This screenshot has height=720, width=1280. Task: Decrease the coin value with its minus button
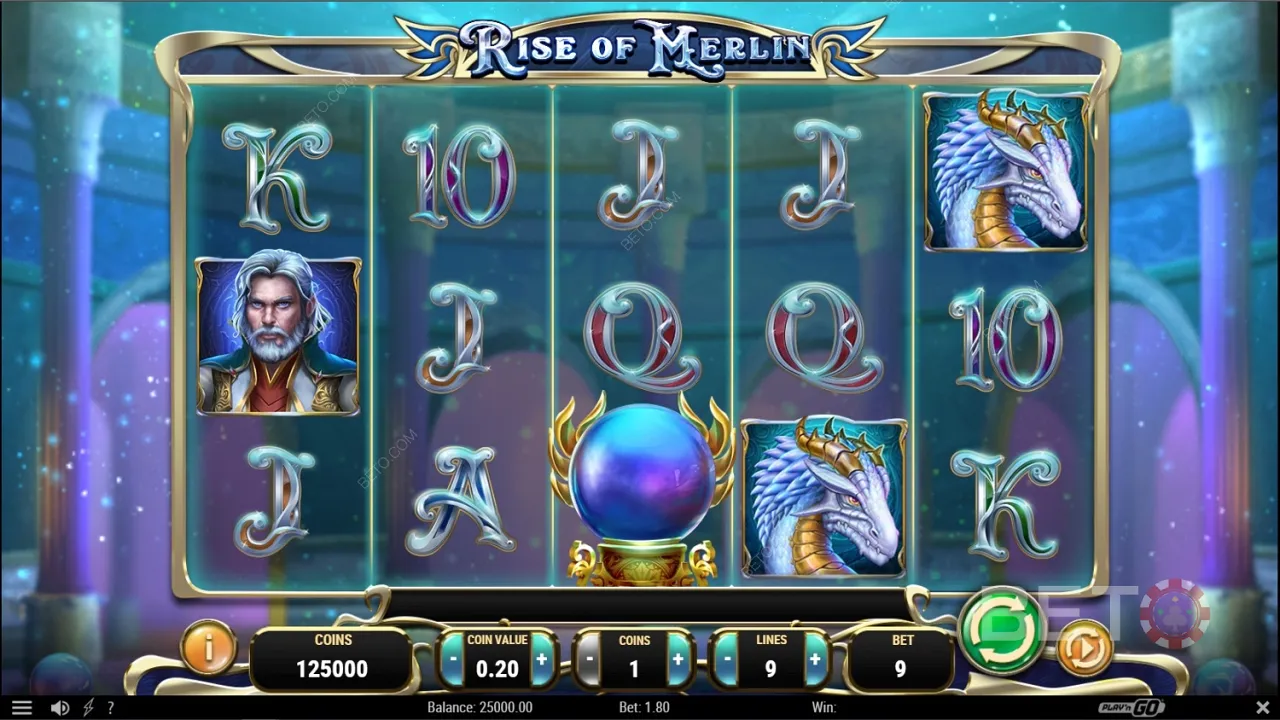click(x=455, y=658)
